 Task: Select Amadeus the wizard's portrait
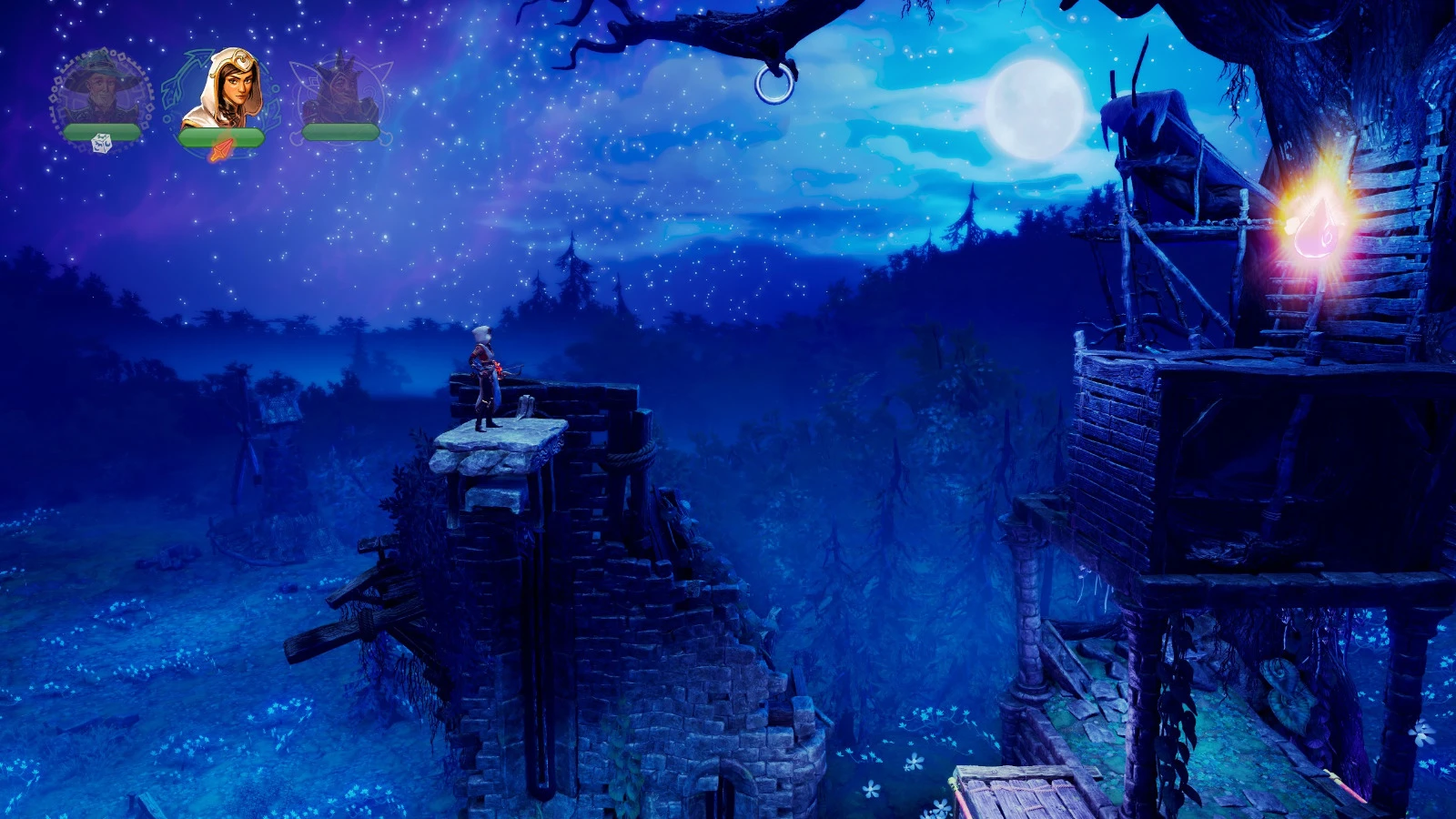(103, 91)
